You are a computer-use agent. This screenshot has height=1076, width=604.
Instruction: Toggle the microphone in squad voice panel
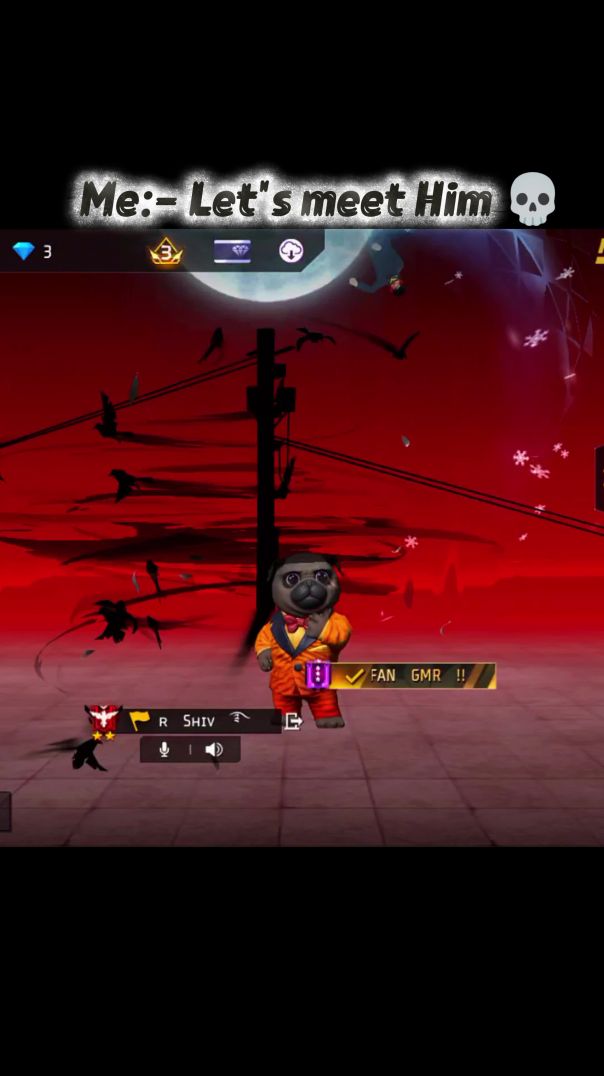(164, 749)
